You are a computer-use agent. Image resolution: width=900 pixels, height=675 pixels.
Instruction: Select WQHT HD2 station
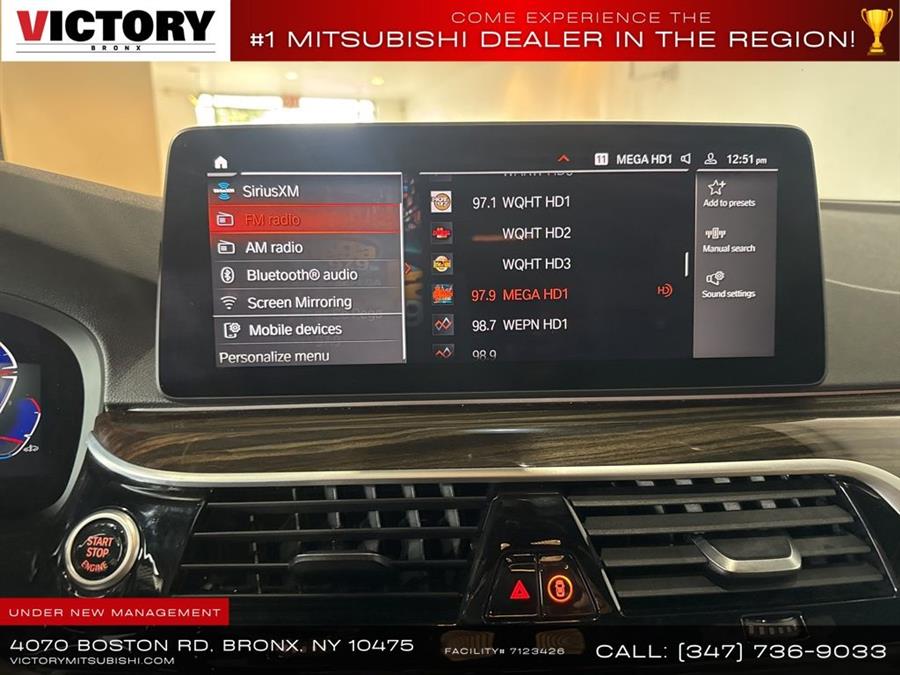(x=536, y=233)
